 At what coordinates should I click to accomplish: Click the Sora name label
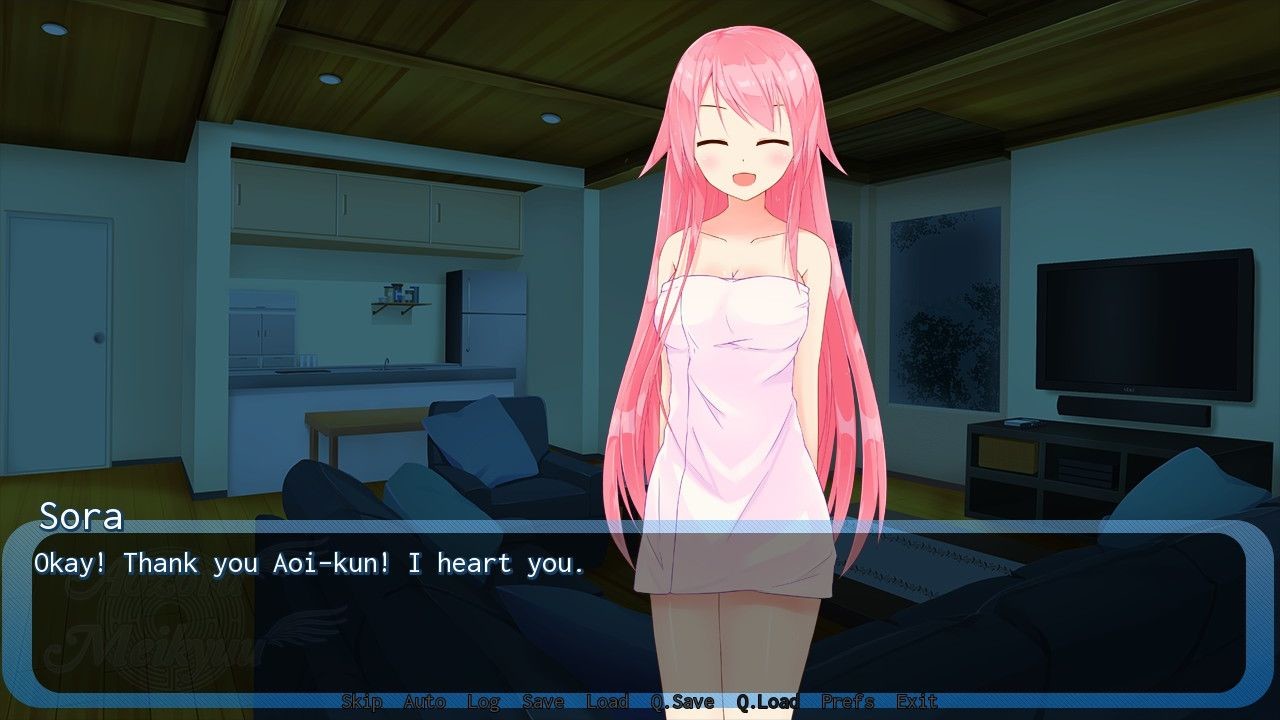point(80,518)
